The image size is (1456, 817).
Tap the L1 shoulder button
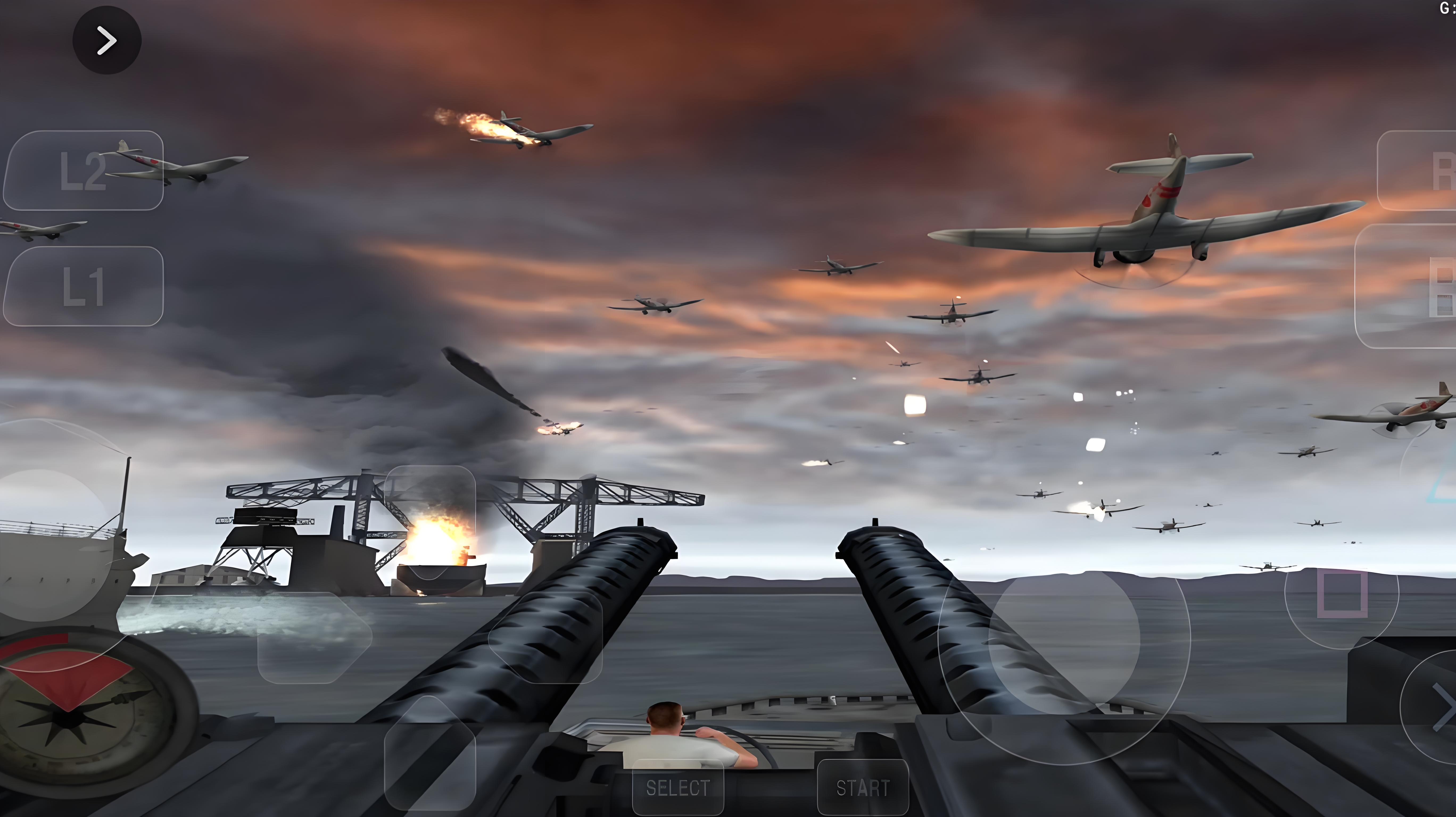click(x=83, y=286)
